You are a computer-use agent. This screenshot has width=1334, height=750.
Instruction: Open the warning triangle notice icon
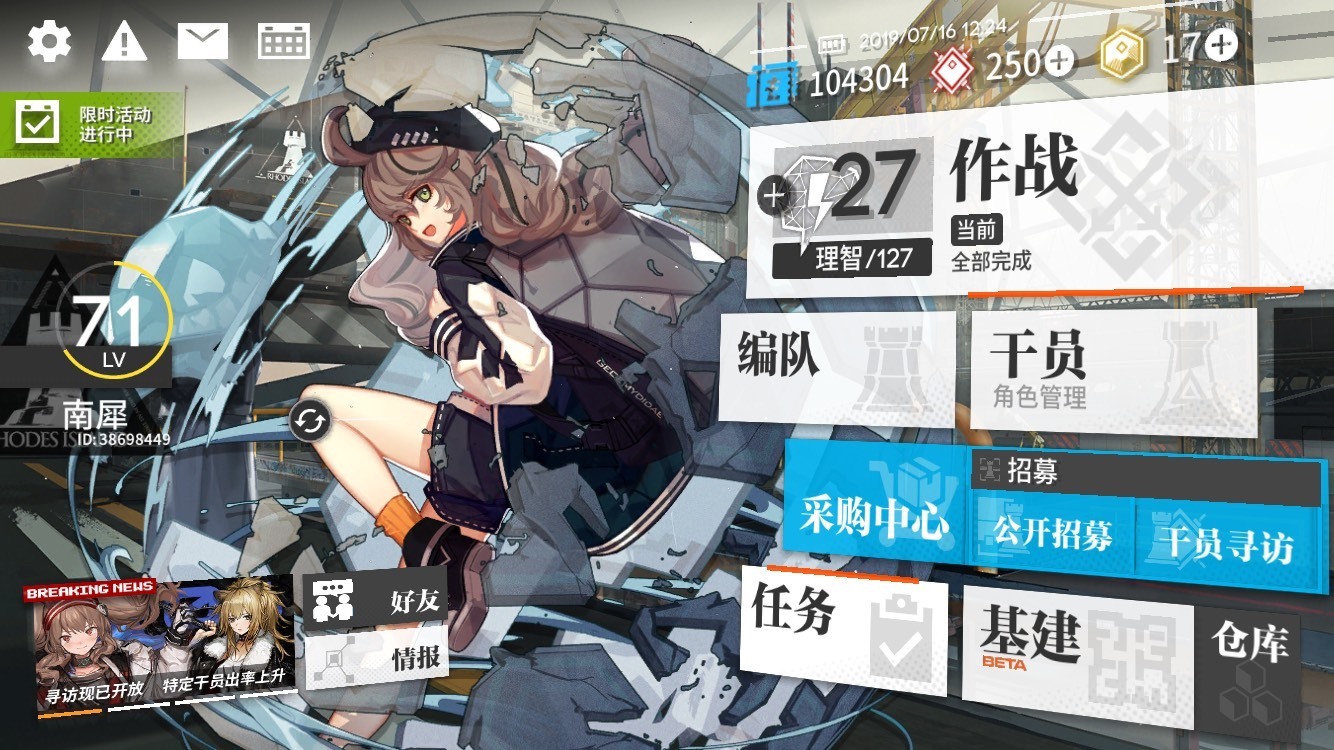[124, 41]
